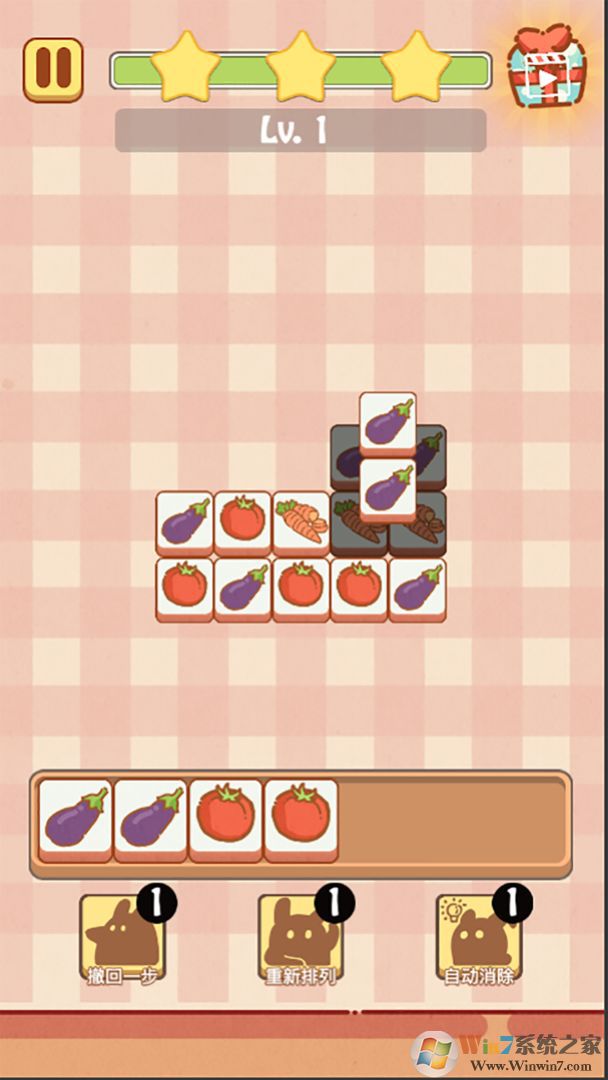
Task: Select the uncovered carrot tile on the board
Action: (301, 521)
